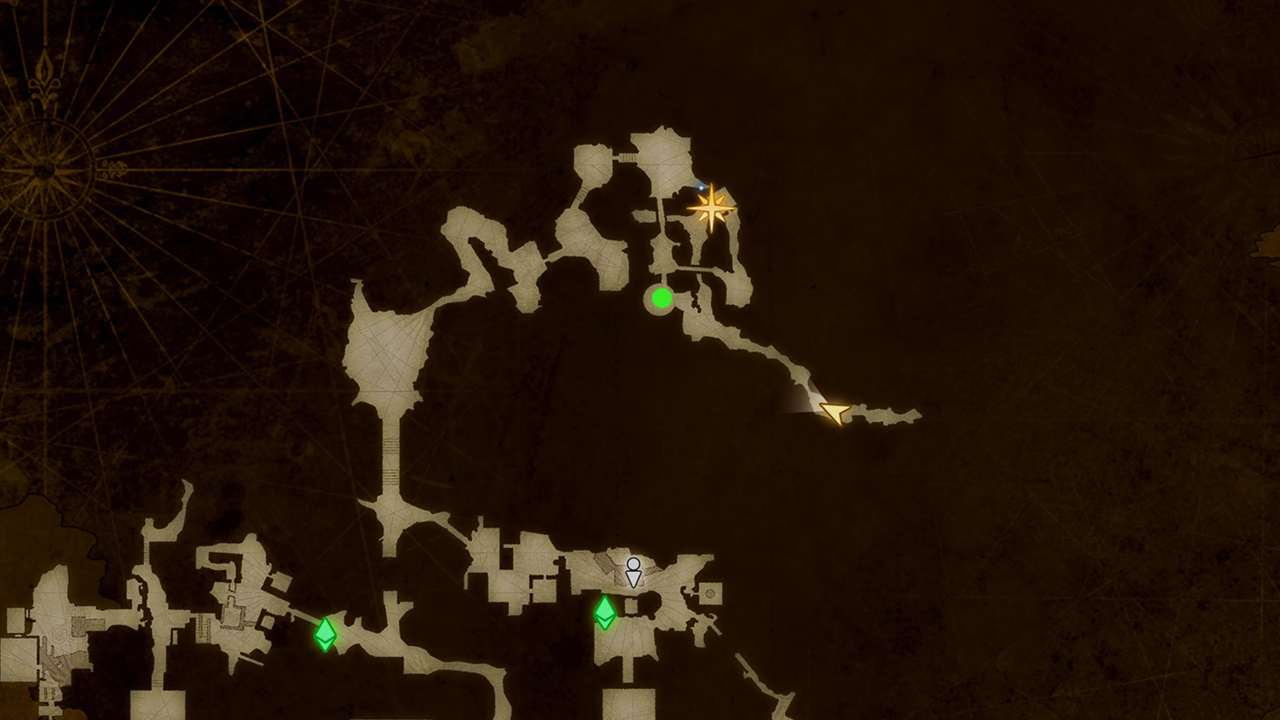The height and width of the screenshot is (720, 1280).
Task: Click the brown shaded structure near the figure marker
Action: pyautogui.click(x=605, y=567)
